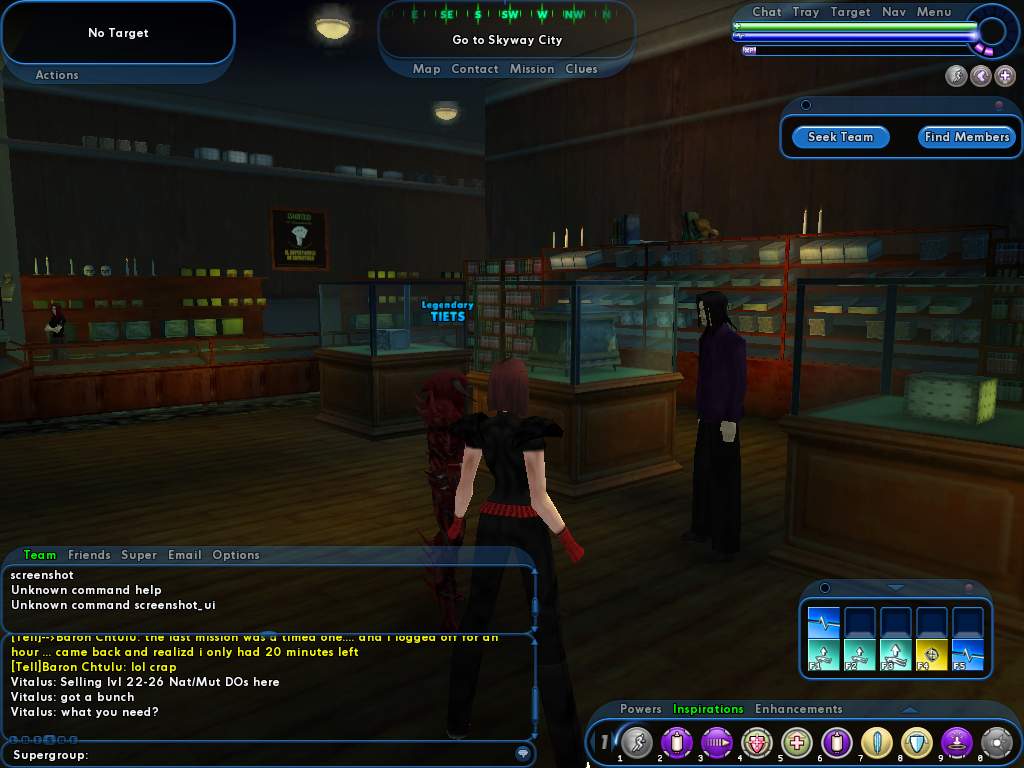Open the Actions menu under No Target
The height and width of the screenshot is (768, 1024).
(57, 75)
